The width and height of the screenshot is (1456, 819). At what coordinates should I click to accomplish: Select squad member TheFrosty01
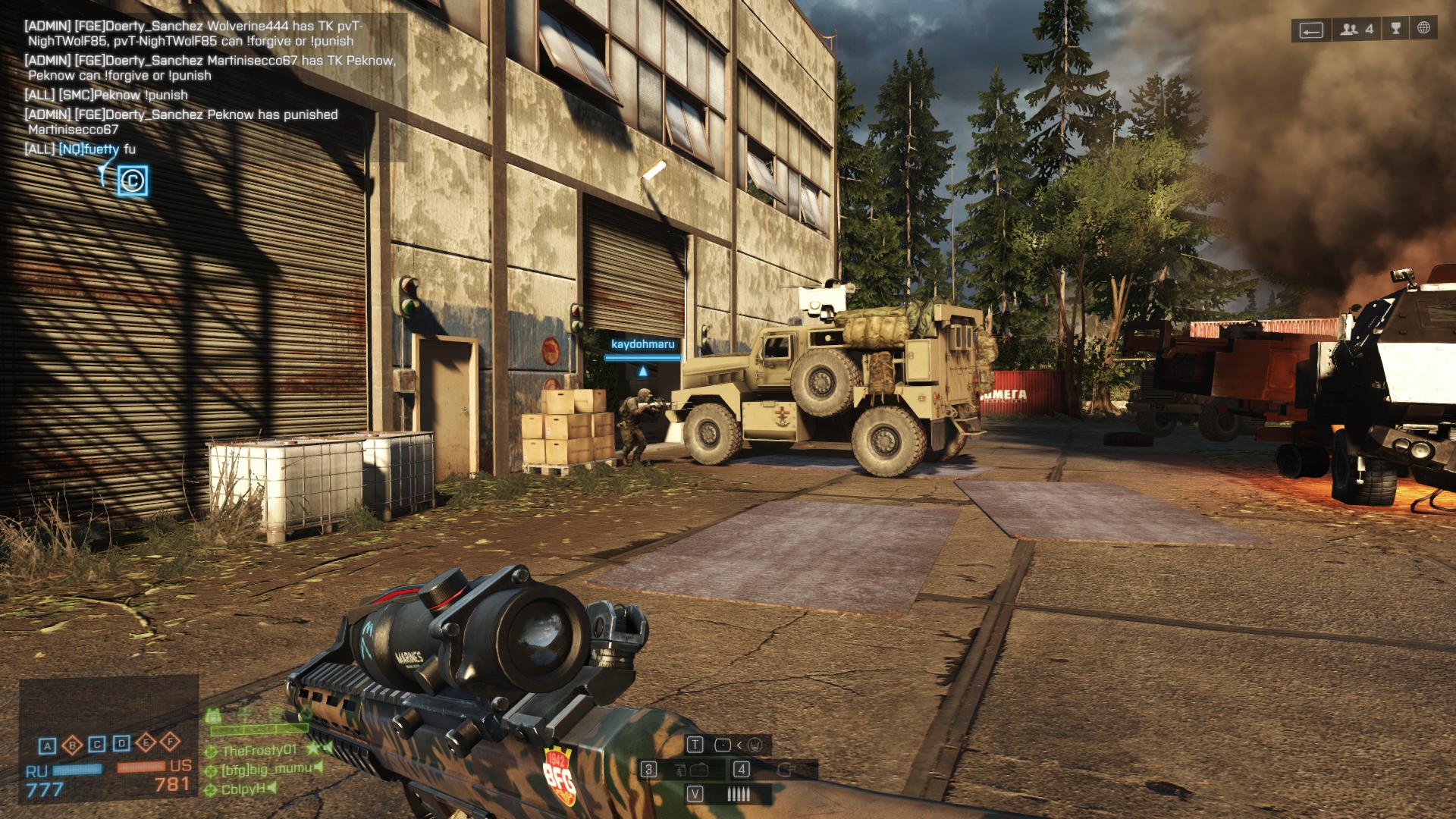click(x=259, y=751)
